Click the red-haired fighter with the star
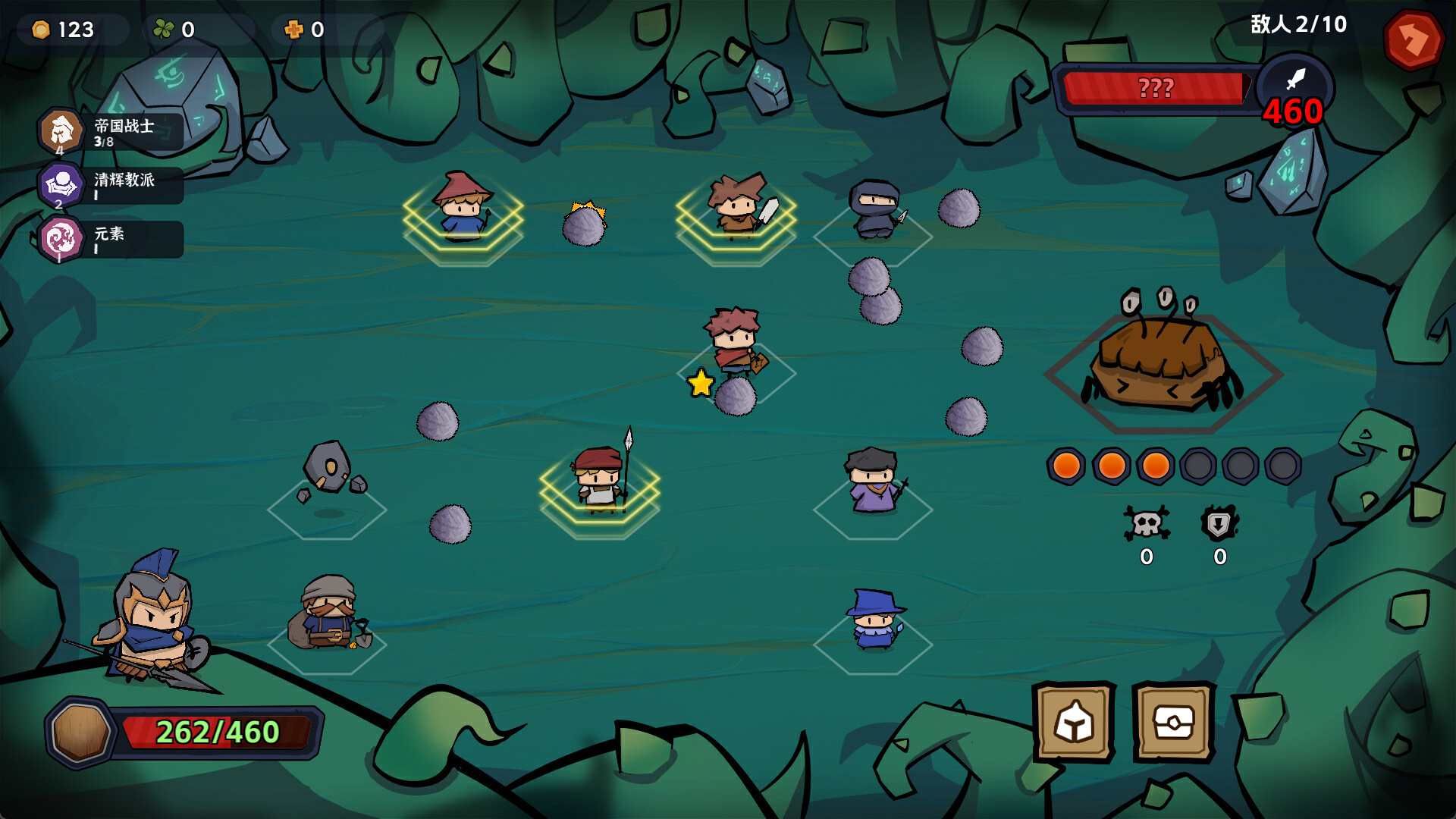Image resolution: width=1456 pixels, height=819 pixels. point(733,343)
